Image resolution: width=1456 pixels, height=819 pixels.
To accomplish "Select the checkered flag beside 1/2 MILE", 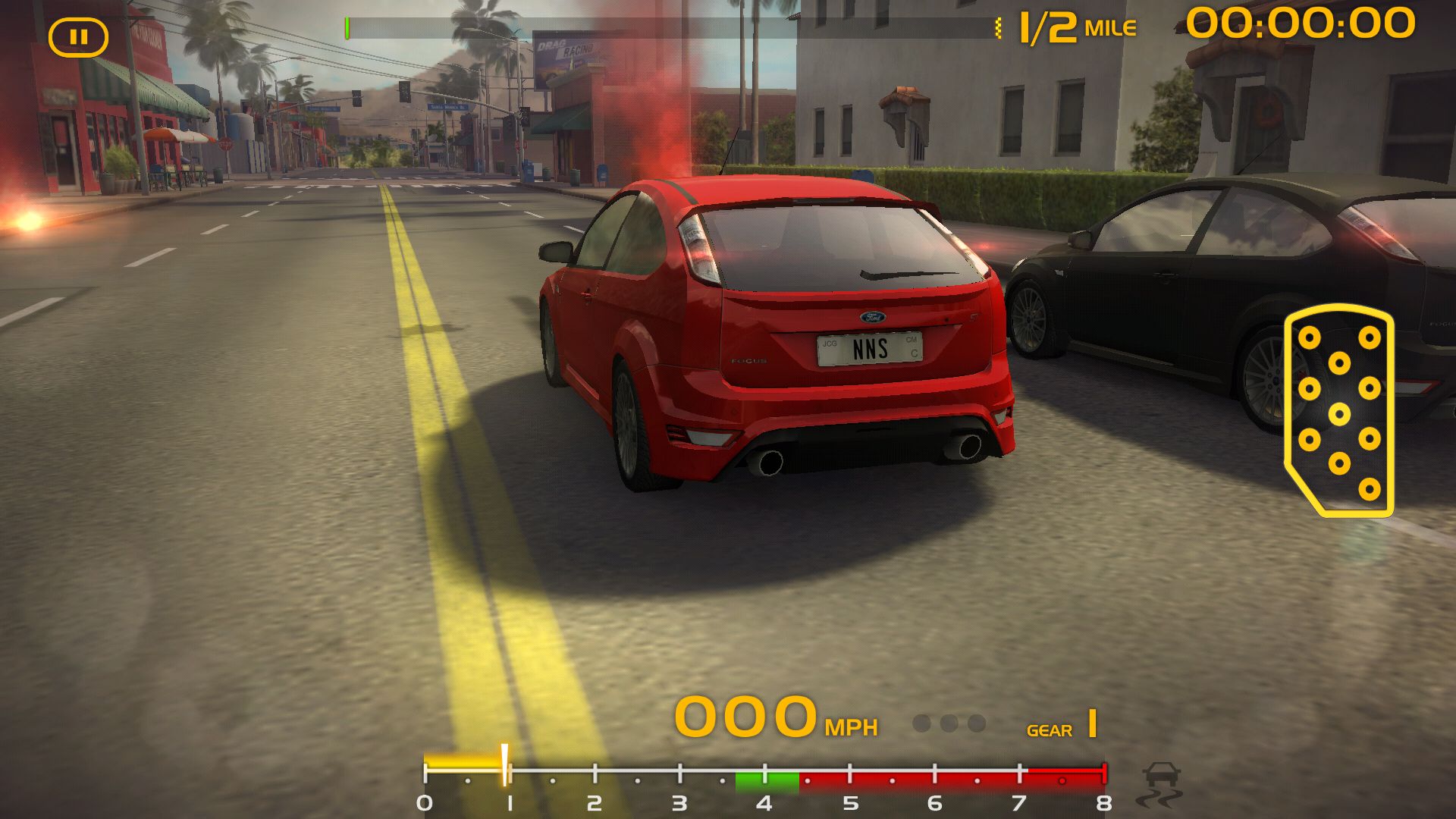I will coord(999,27).
